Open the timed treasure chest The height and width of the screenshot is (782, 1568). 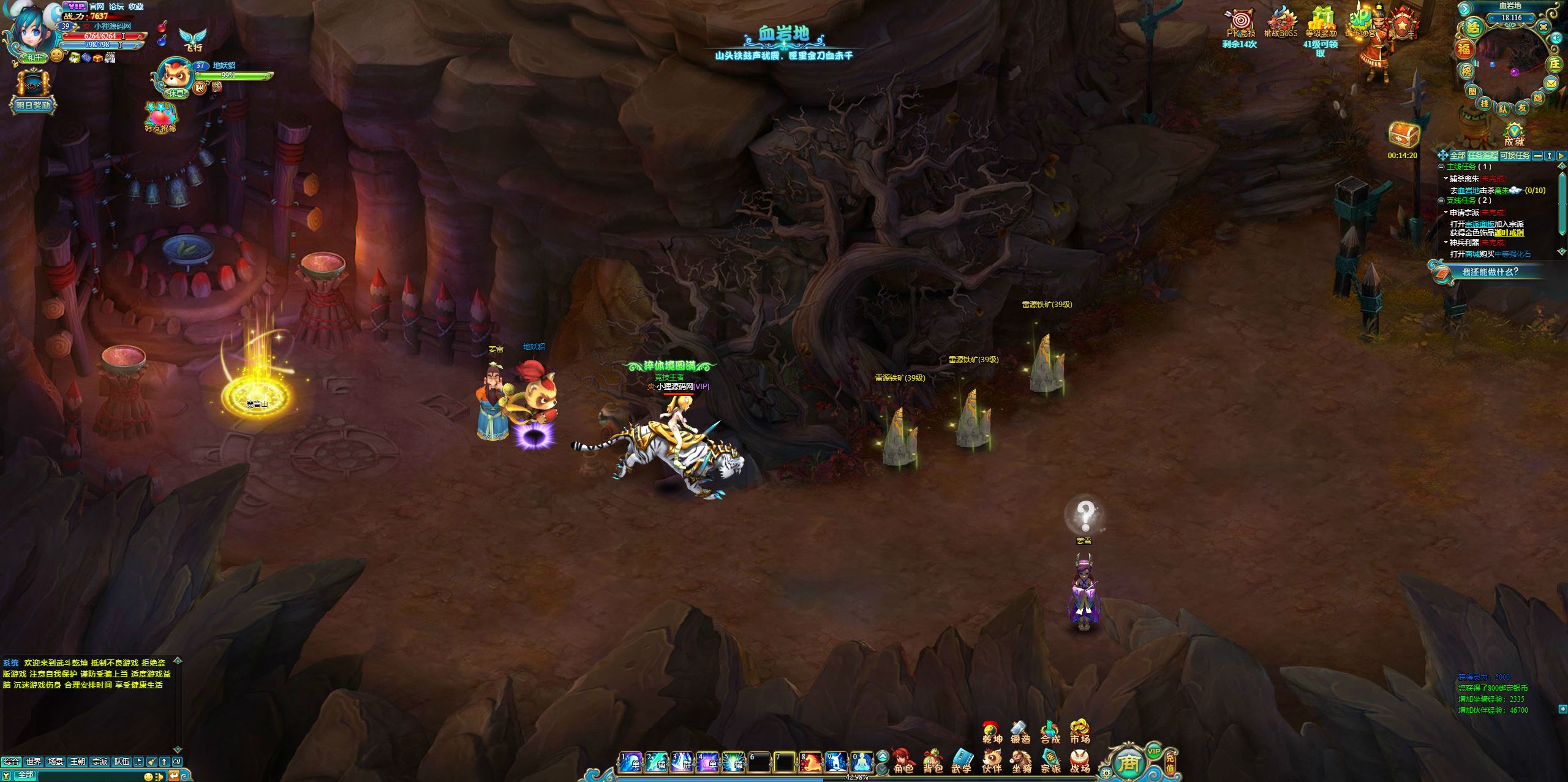1403,135
